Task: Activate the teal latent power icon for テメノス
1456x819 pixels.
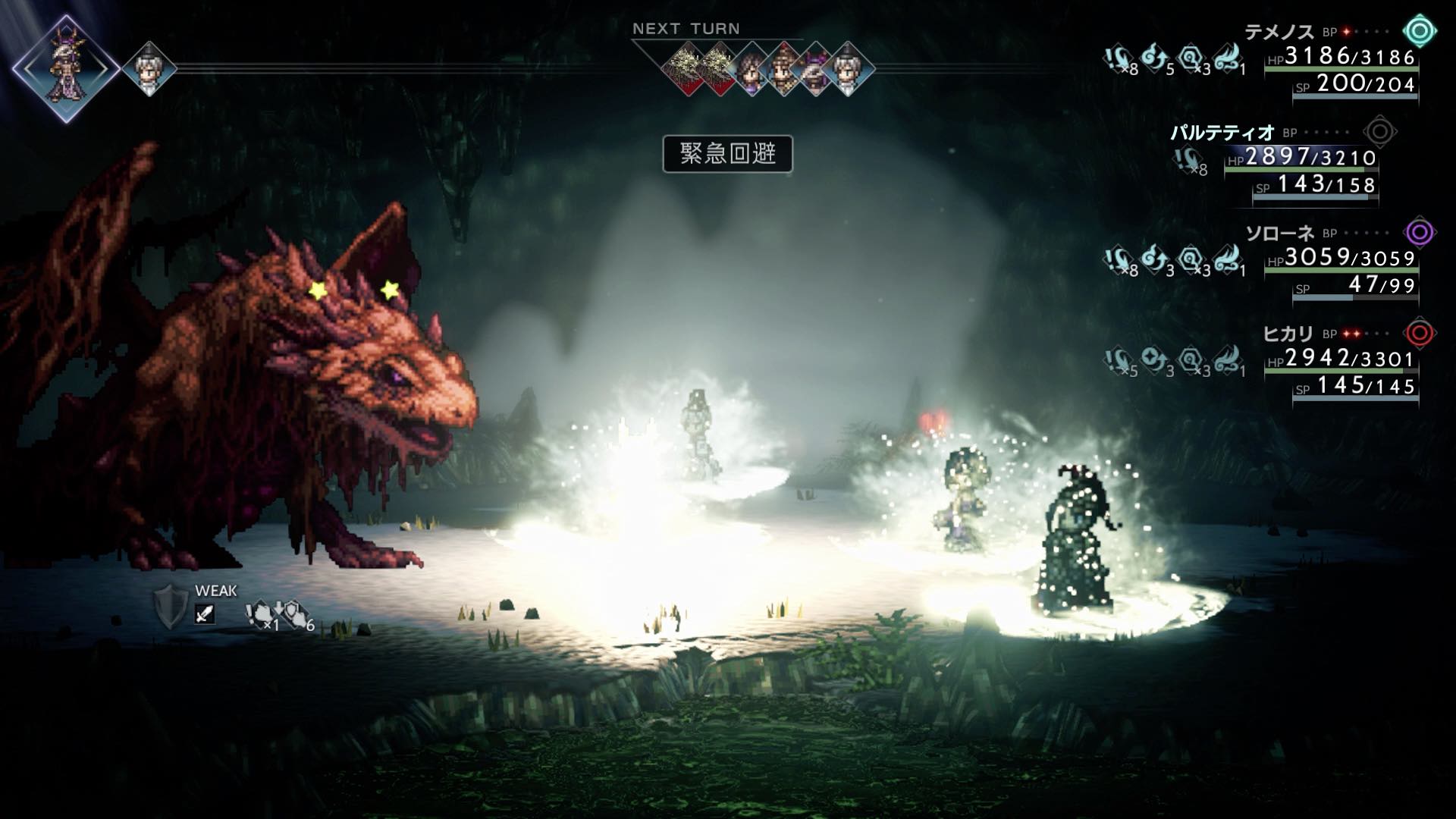Action: [x=1420, y=32]
